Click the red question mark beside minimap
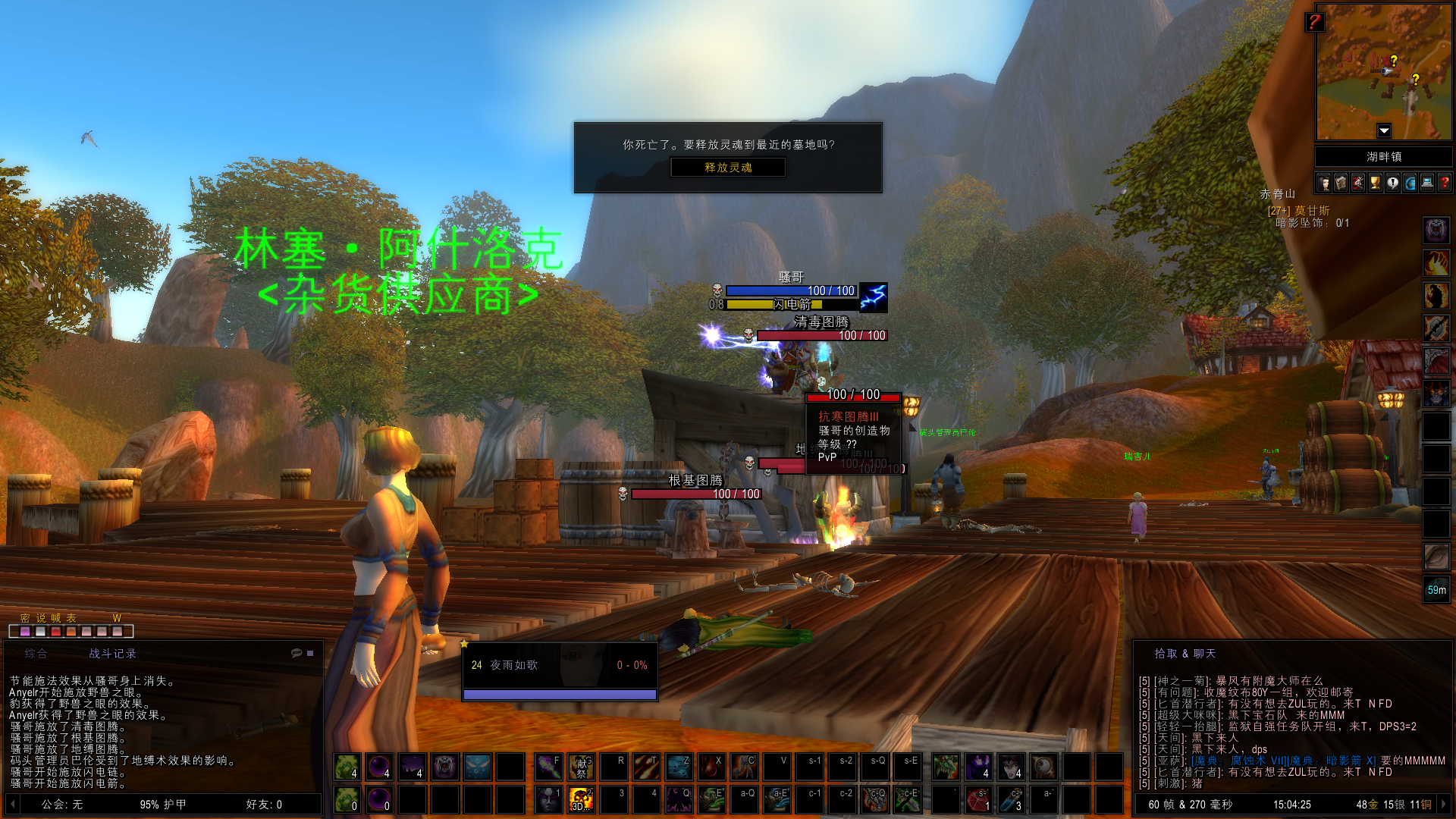The image size is (1456, 819). 1314,22
